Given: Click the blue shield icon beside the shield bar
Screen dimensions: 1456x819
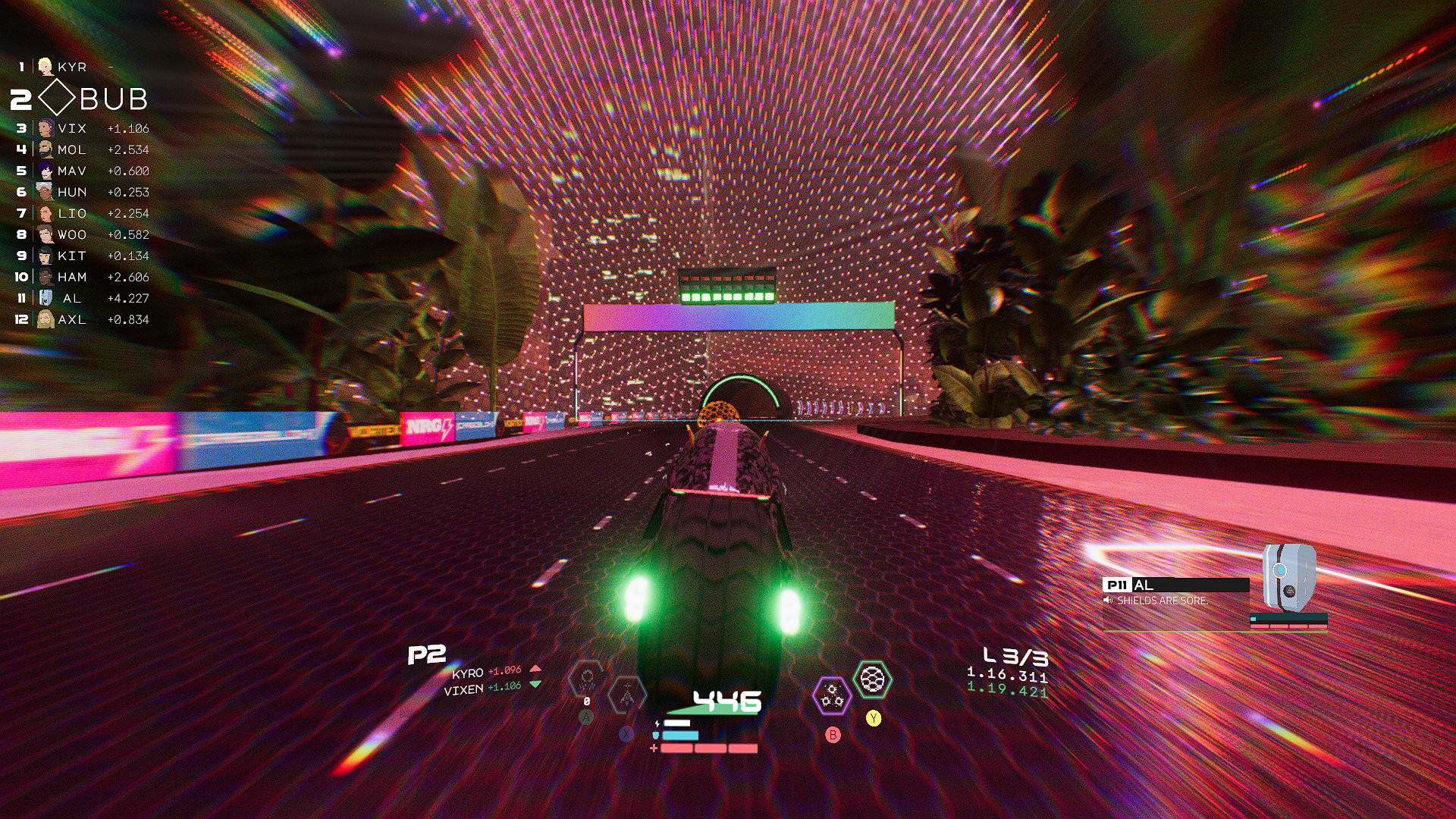Looking at the screenshot, I should pyautogui.click(x=655, y=735).
